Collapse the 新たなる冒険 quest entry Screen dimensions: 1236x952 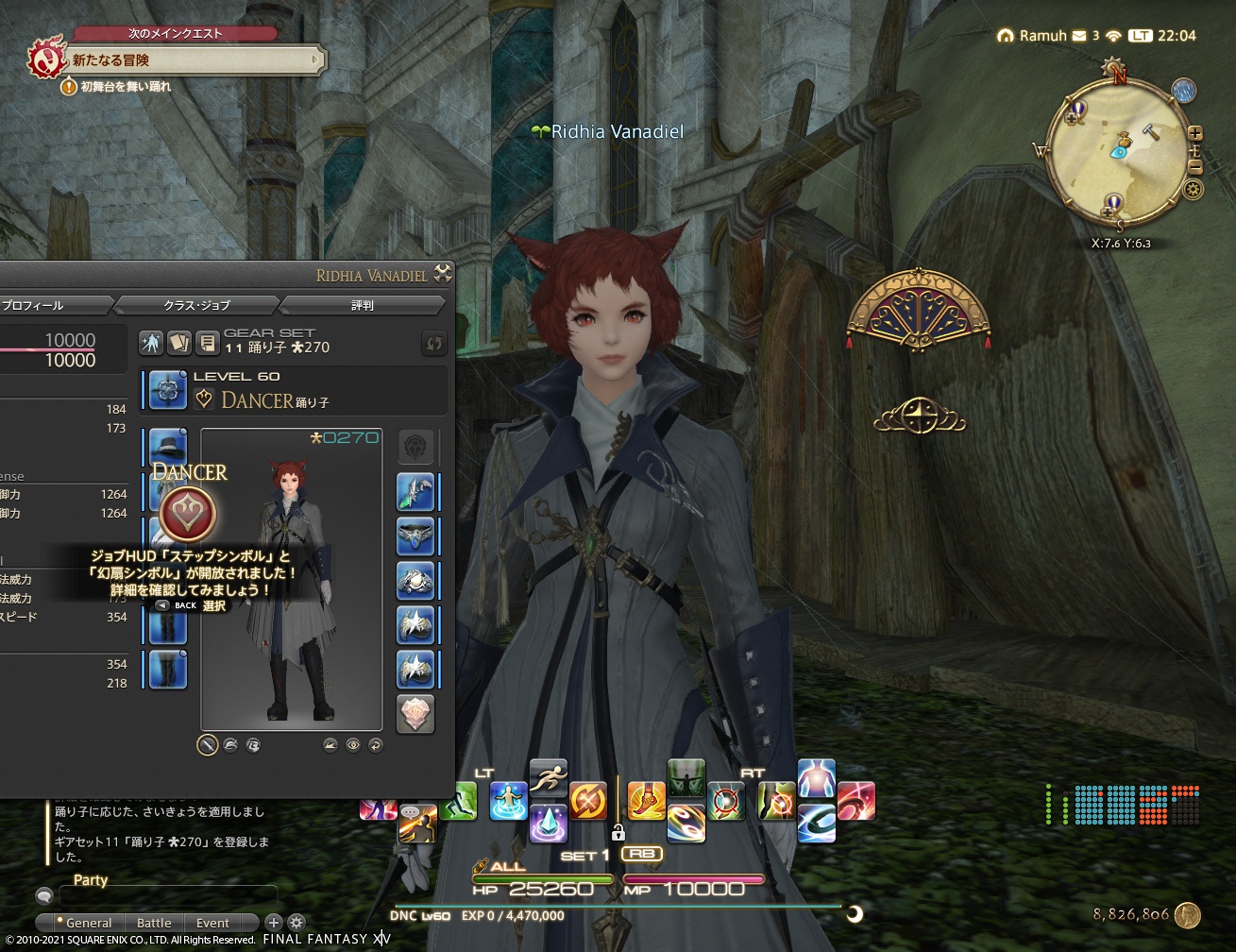314,59
